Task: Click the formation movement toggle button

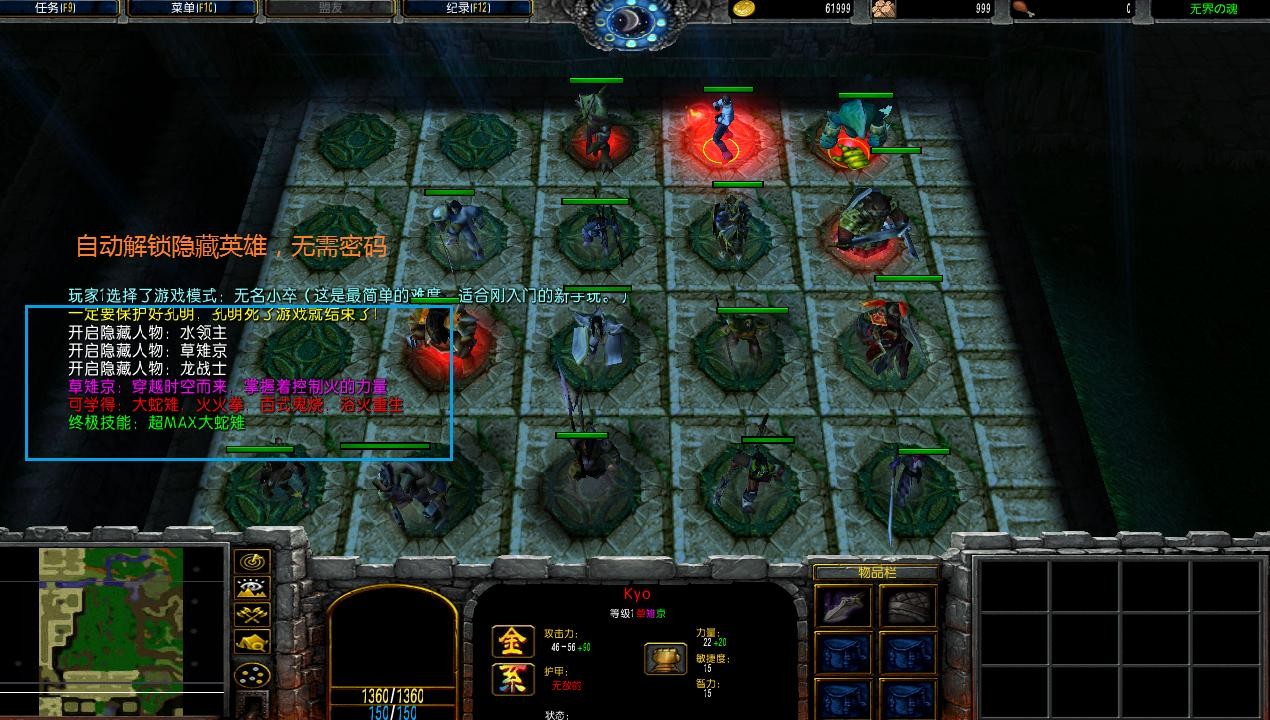Action: [251, 675]
